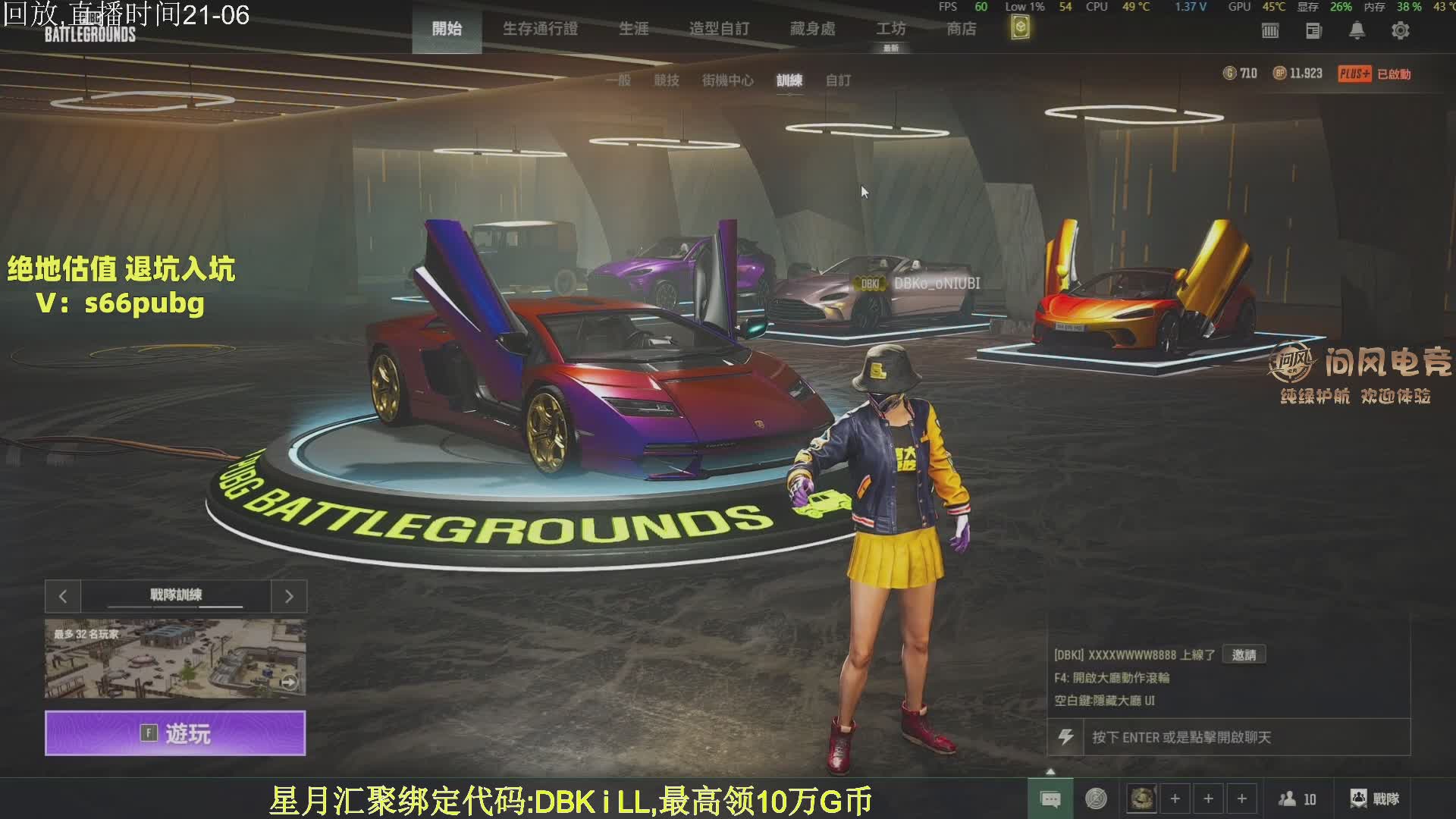
Task: Open the 商店 store tab
Action: [x=961, y=29]
